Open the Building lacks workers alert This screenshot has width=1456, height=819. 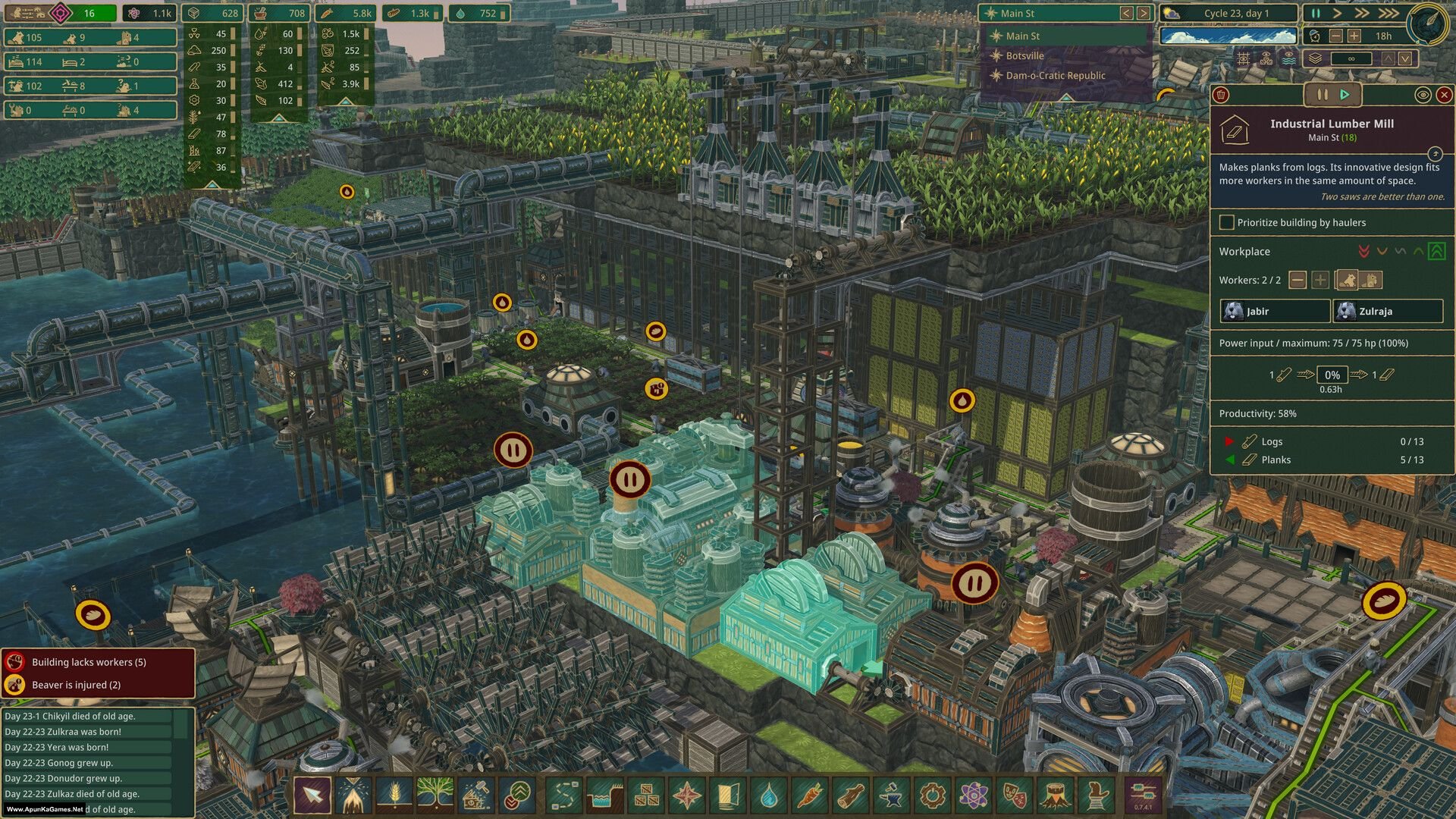click(x=89, y=662)
